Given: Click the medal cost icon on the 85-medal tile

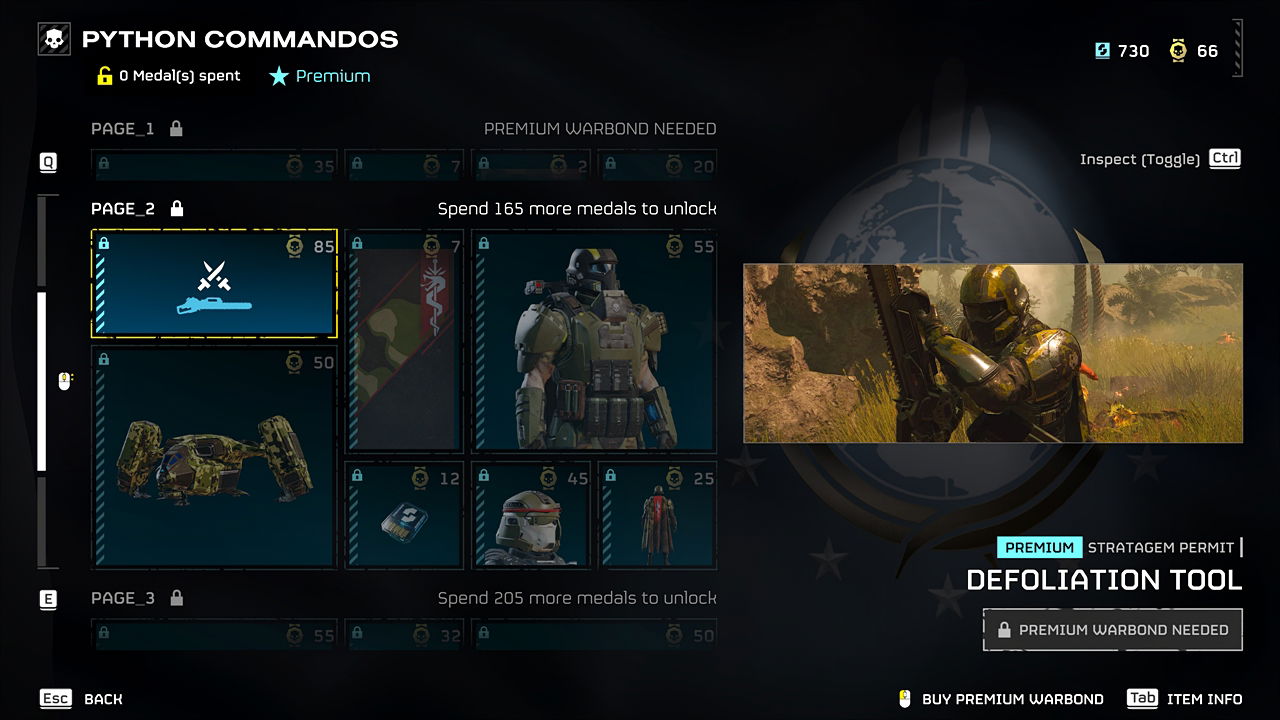Looking at the screenshot, I should 295,243.
